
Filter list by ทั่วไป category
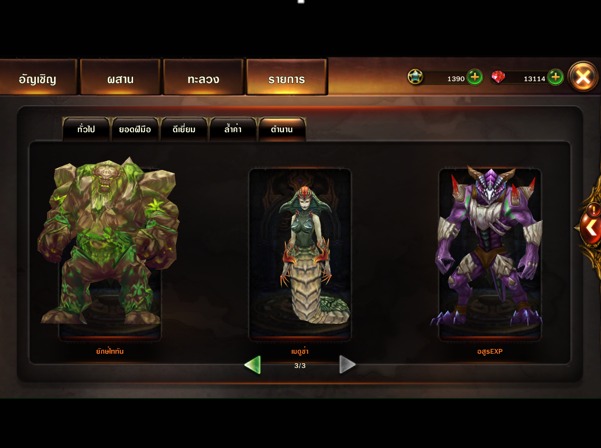(86, 129)
